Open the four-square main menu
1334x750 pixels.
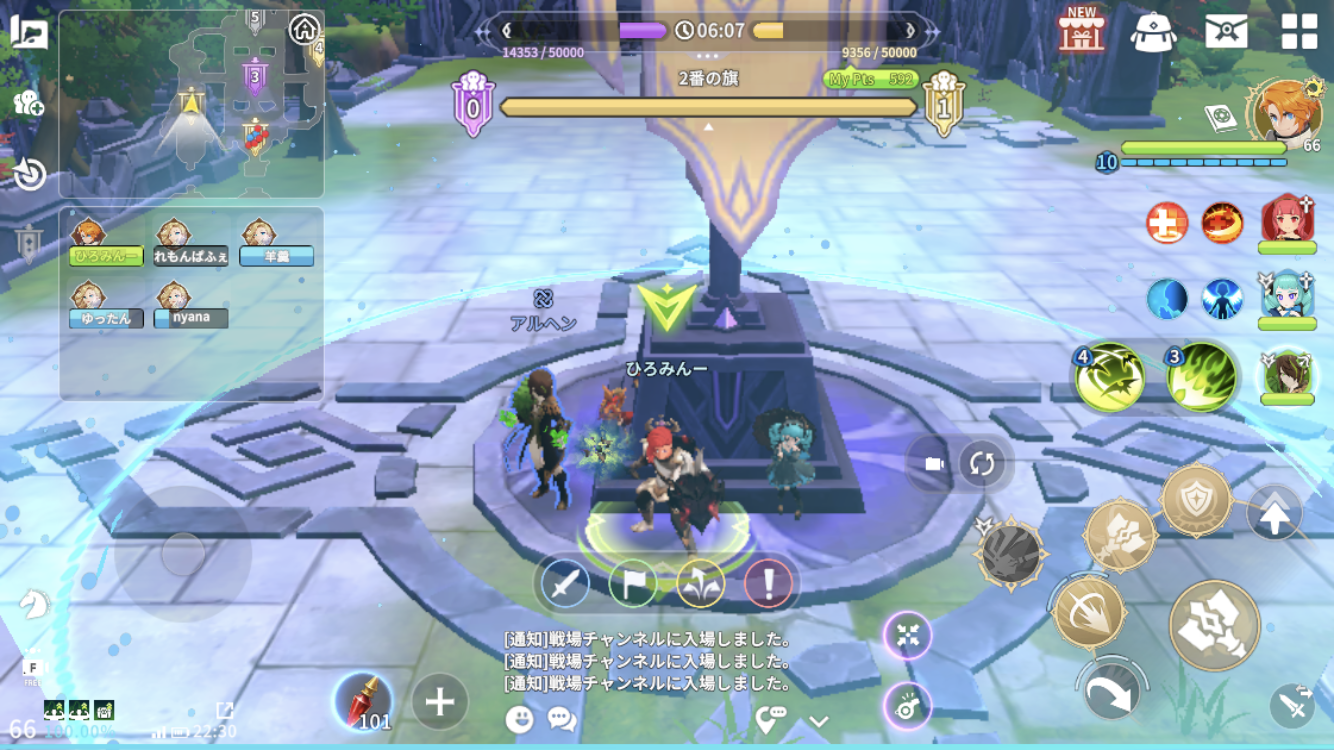coord(1299,31)
